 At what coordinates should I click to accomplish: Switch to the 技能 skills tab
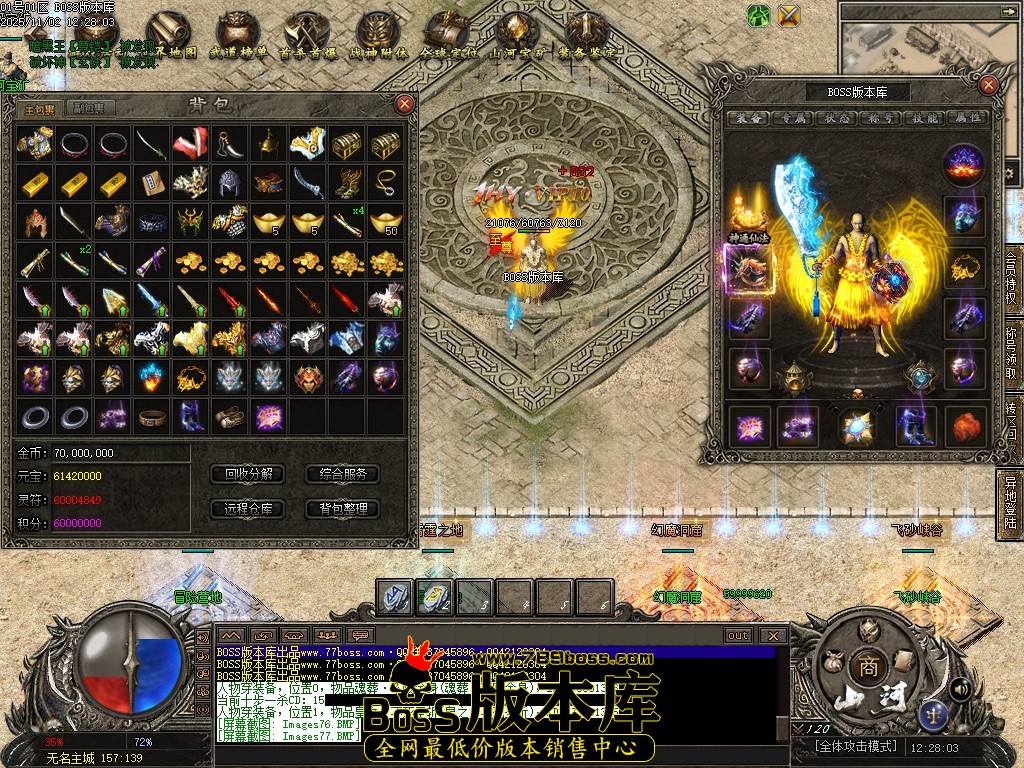925,118
